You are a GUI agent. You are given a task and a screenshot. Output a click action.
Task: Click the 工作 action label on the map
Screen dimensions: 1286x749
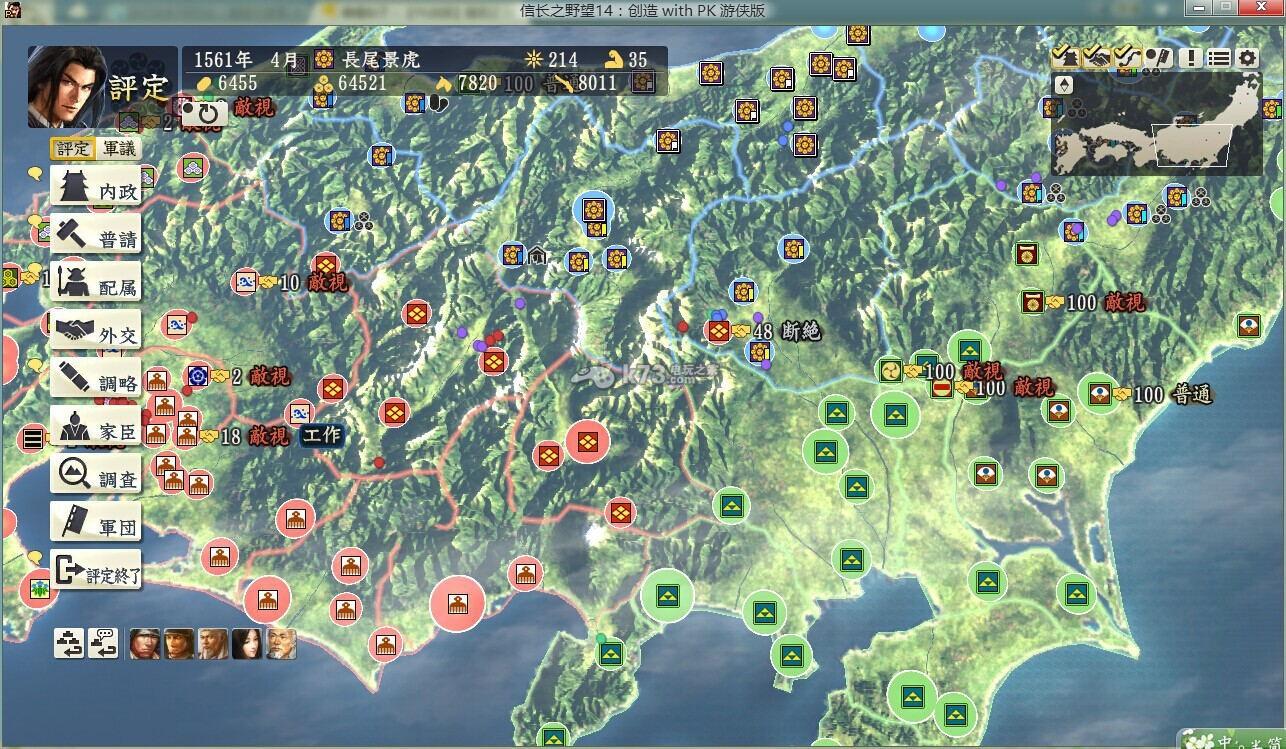(x=322, y=436)
